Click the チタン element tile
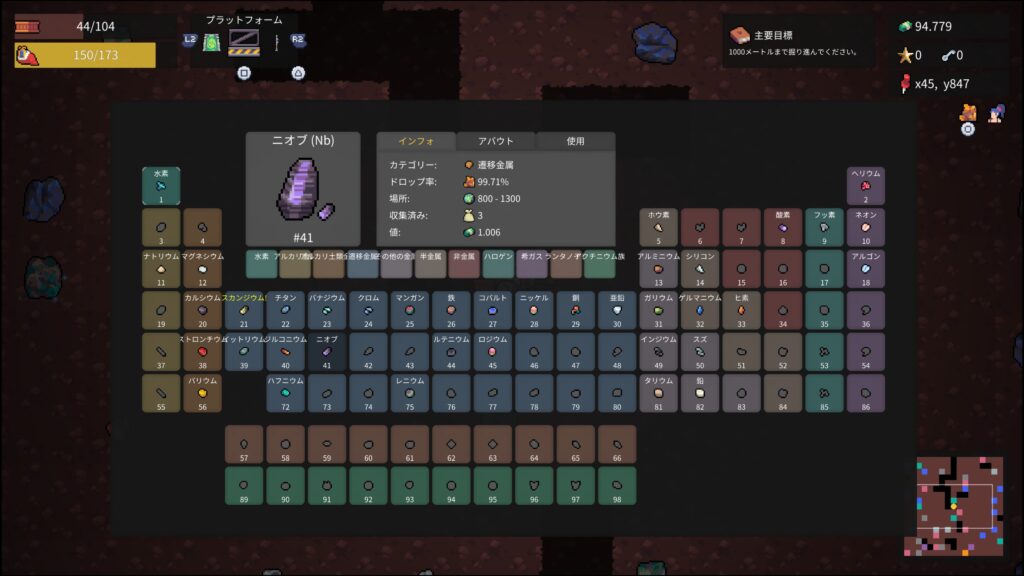This screenshot has width=1024, height=576. point(285,311)
